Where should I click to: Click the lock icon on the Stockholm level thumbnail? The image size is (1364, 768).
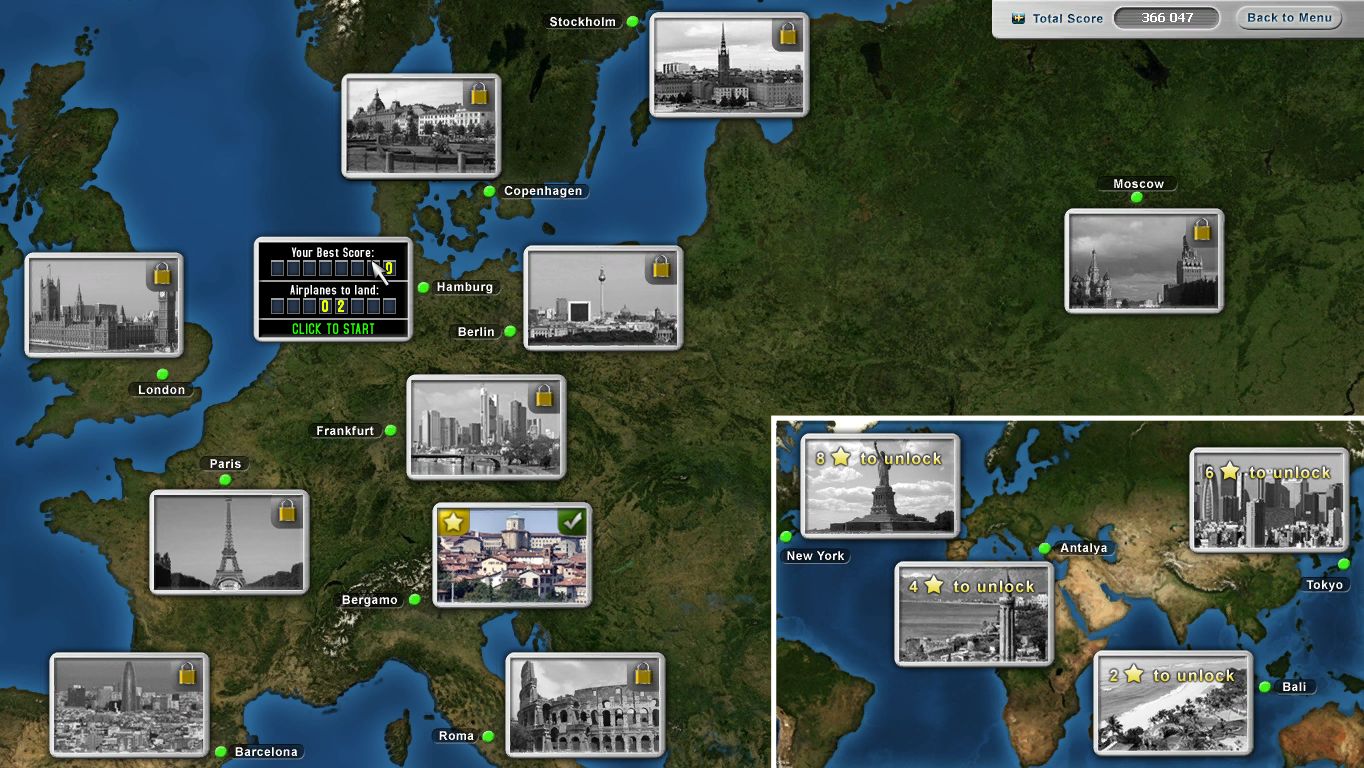[x=786, y=35]
